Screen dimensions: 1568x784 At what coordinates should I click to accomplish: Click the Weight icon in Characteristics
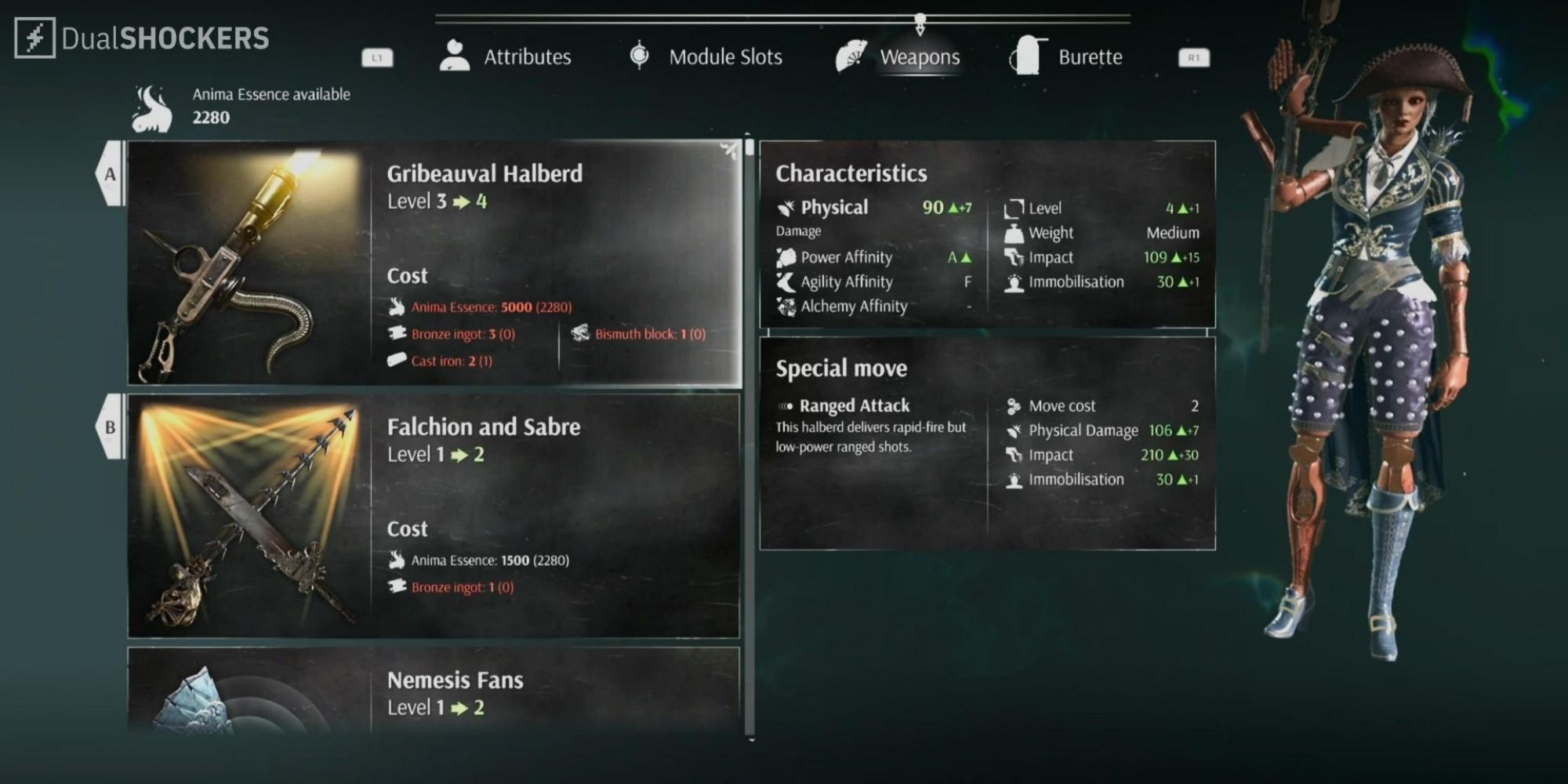tap(1015, 232)
